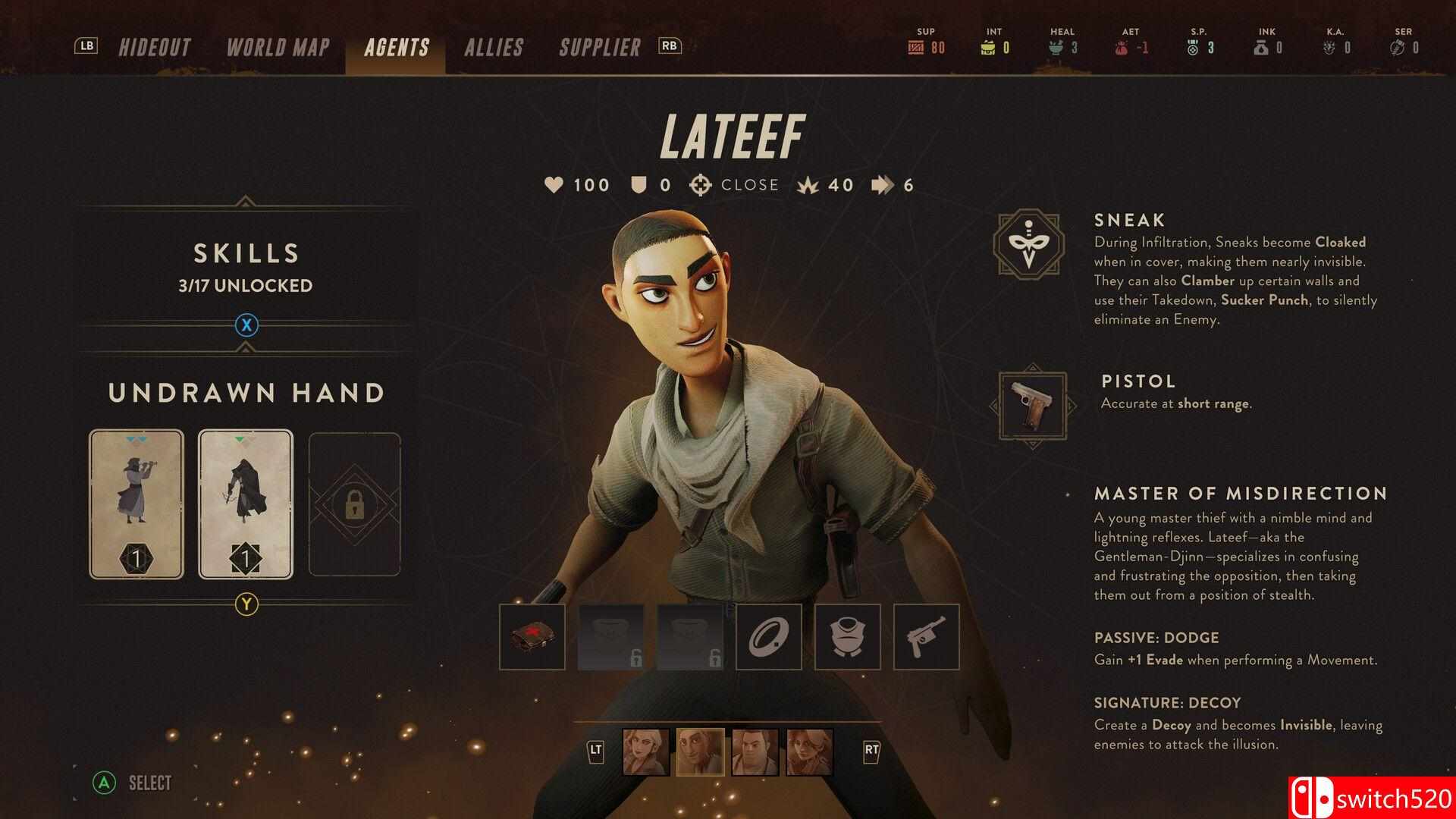Open the Hideout tab
1456x819 pixels.
point(154,47)
